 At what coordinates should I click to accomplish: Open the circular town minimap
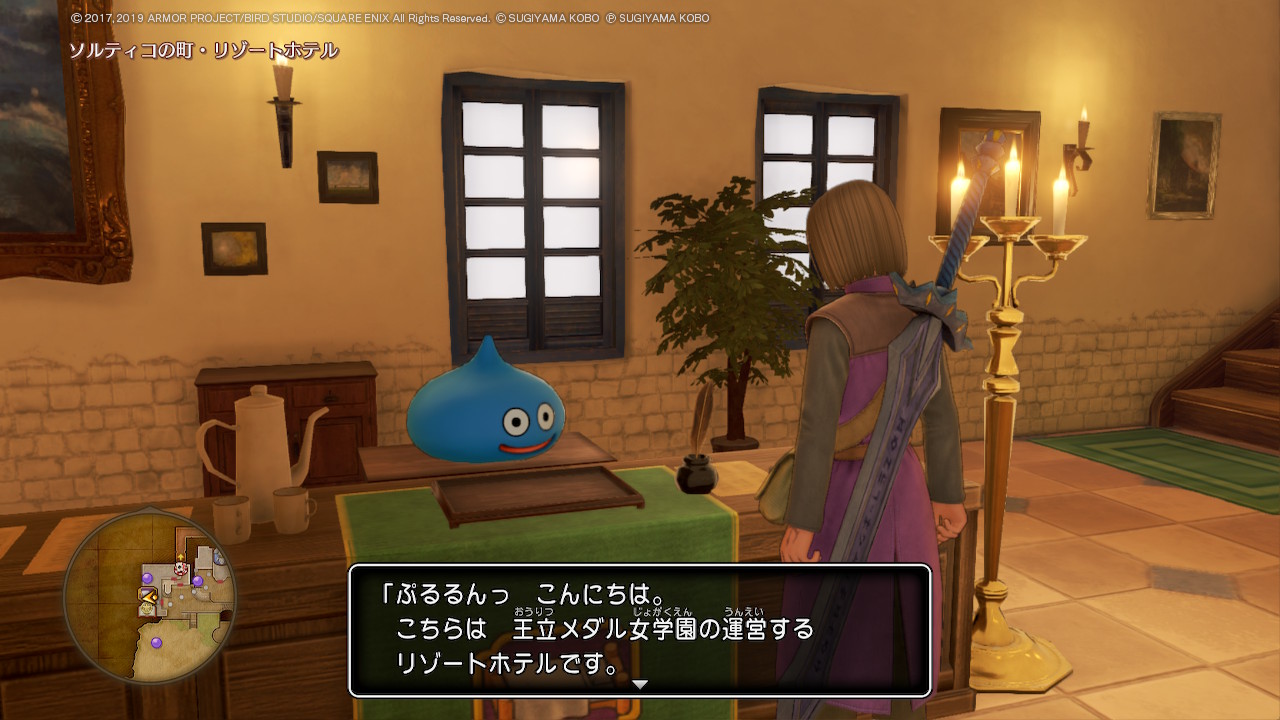pos(150,597)
